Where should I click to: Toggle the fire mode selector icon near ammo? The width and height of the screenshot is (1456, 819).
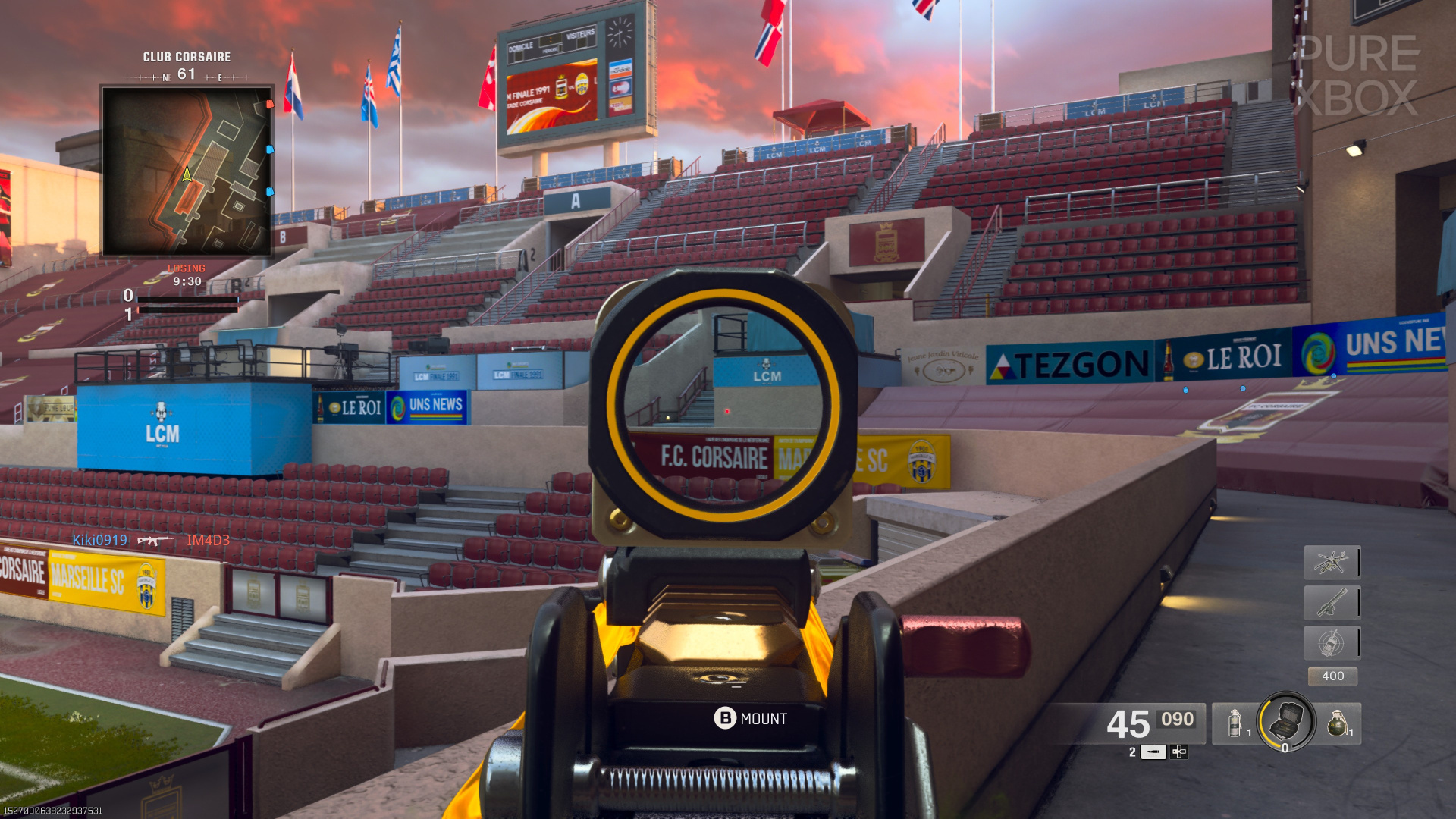[1181, 752]
